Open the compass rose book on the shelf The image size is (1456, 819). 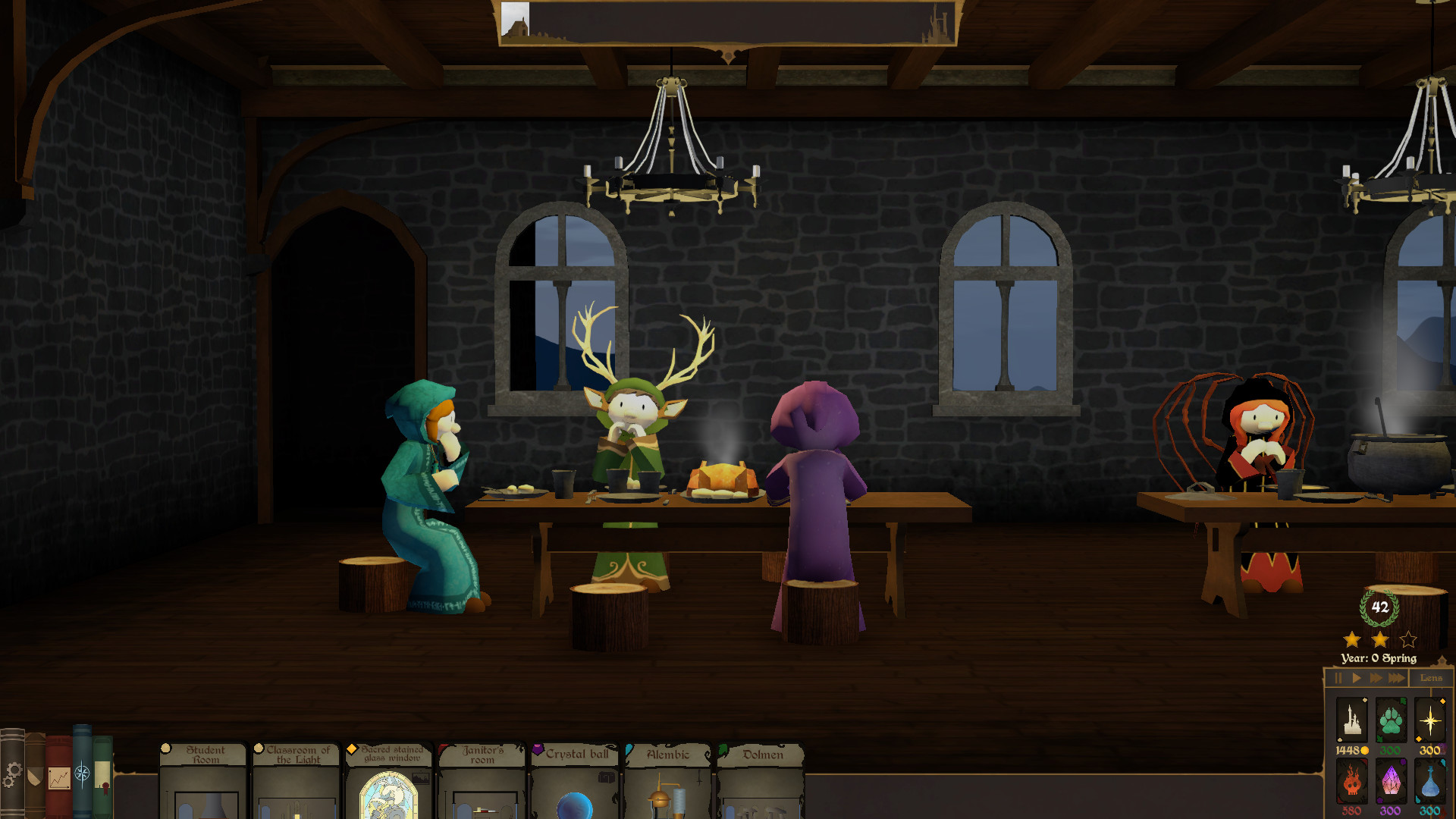pyautogui.click(x=82, y=773)
